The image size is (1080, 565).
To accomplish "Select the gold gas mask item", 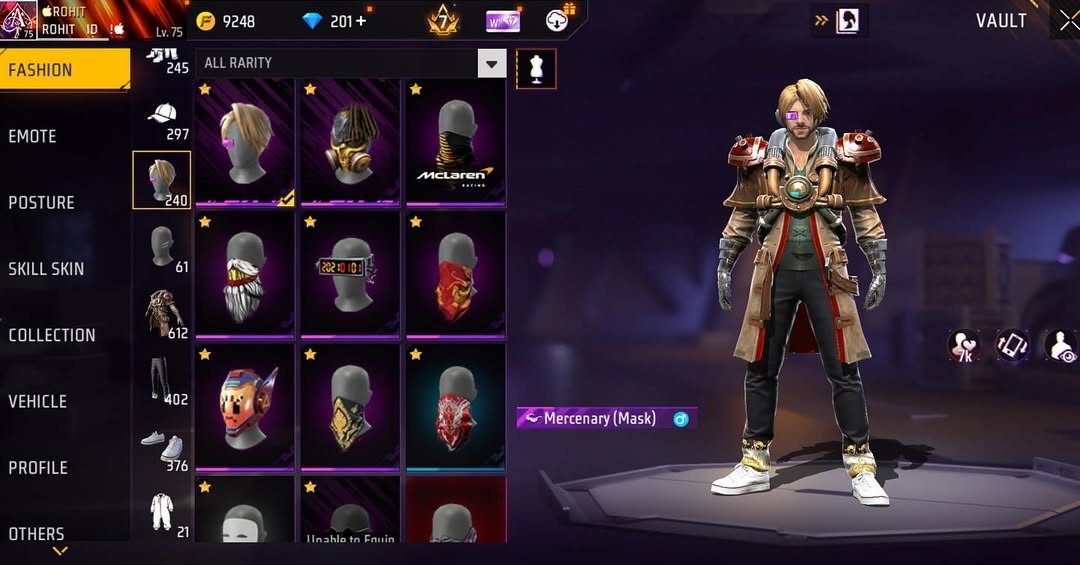I will point(349,141).
